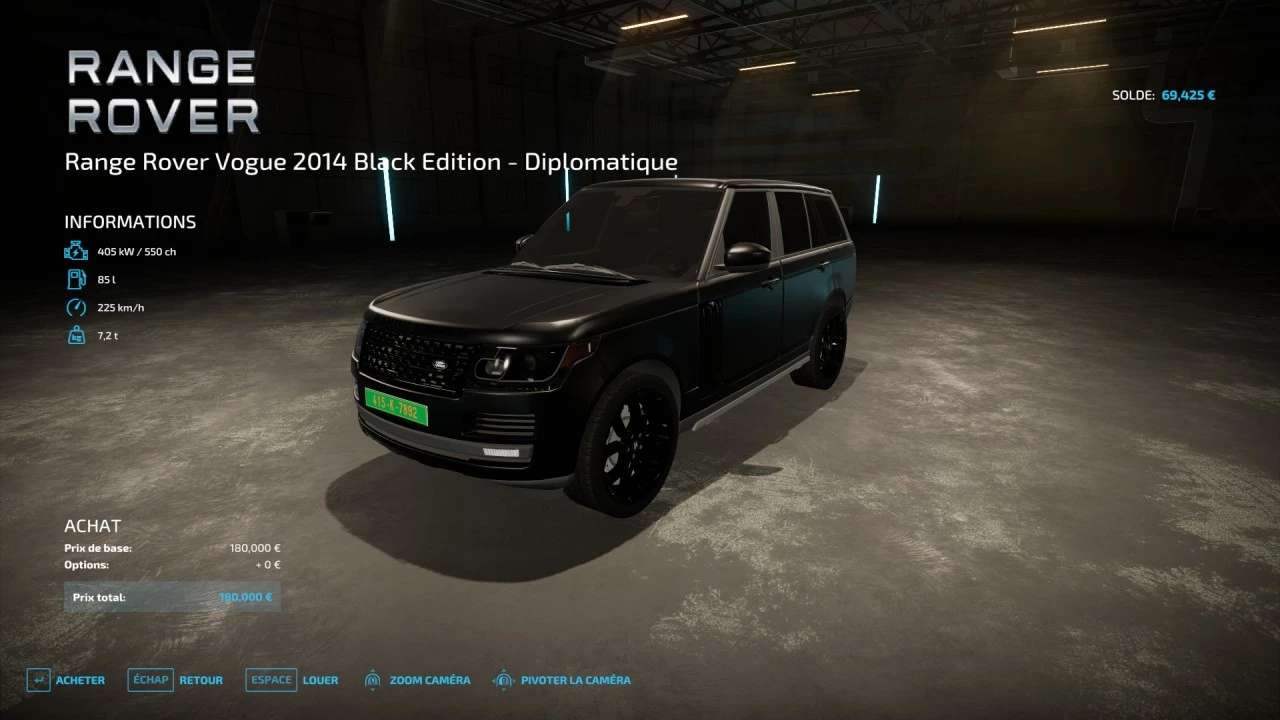Click the vehicle title Range Rover Vogue 2014
This screenshot has width=1280, height=720.
click(x=371, y=161)
